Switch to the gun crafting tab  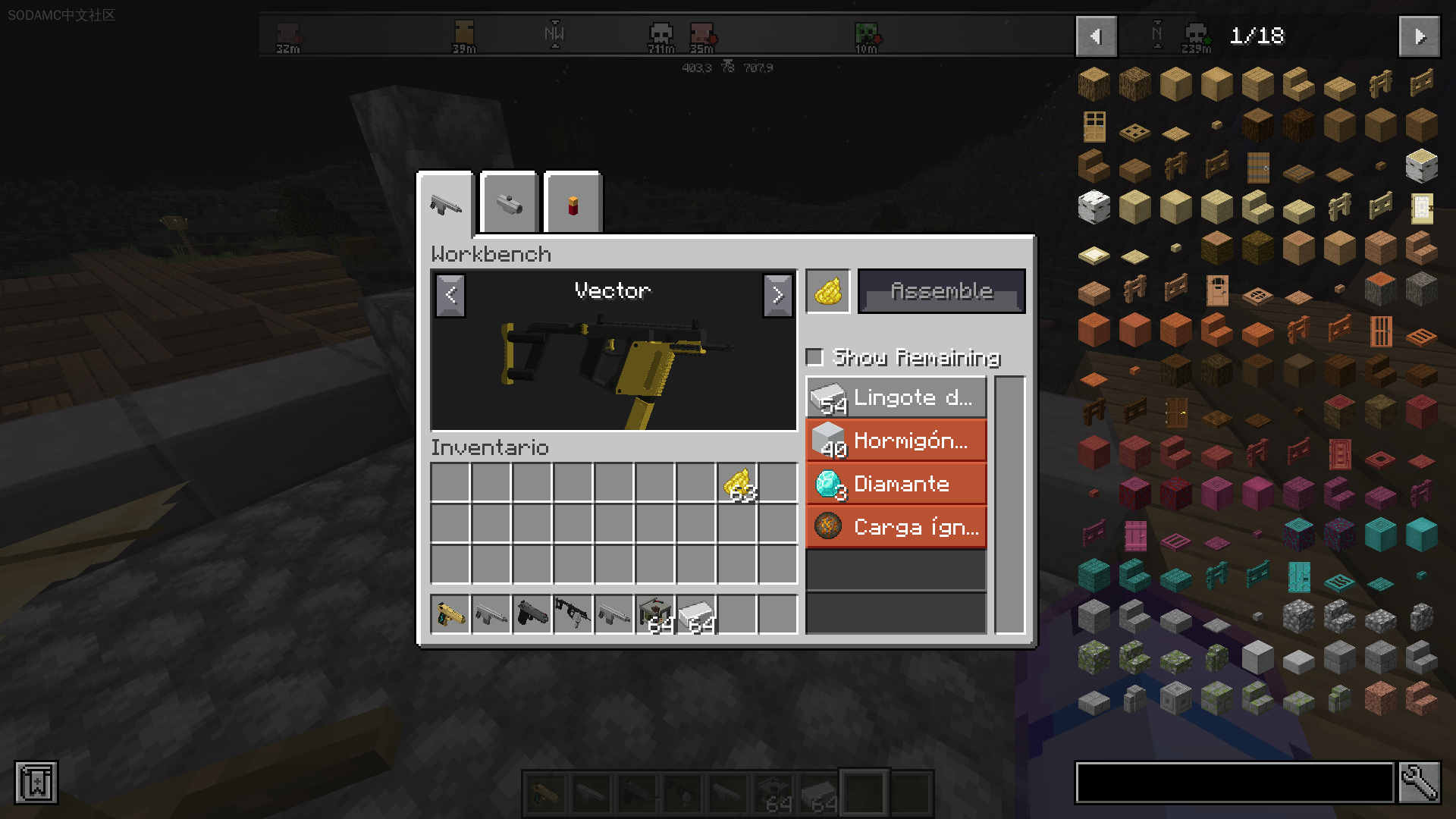click(446, 203)
